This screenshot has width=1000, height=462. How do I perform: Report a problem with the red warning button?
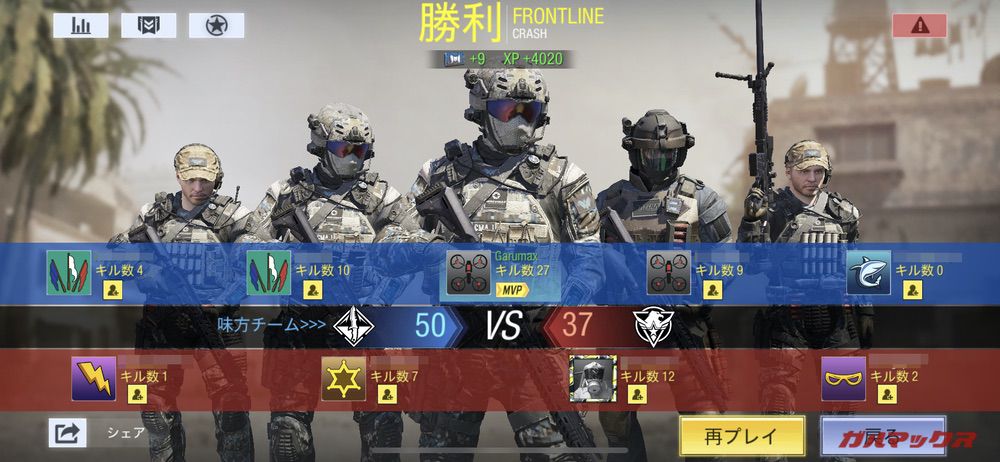(919, 26)
